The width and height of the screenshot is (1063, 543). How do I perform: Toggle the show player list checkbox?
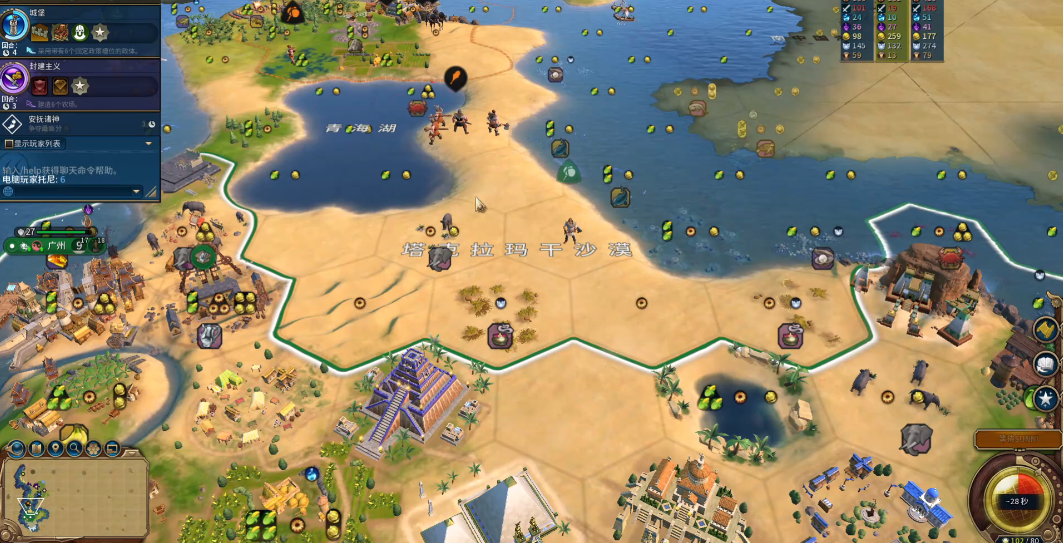9,144
